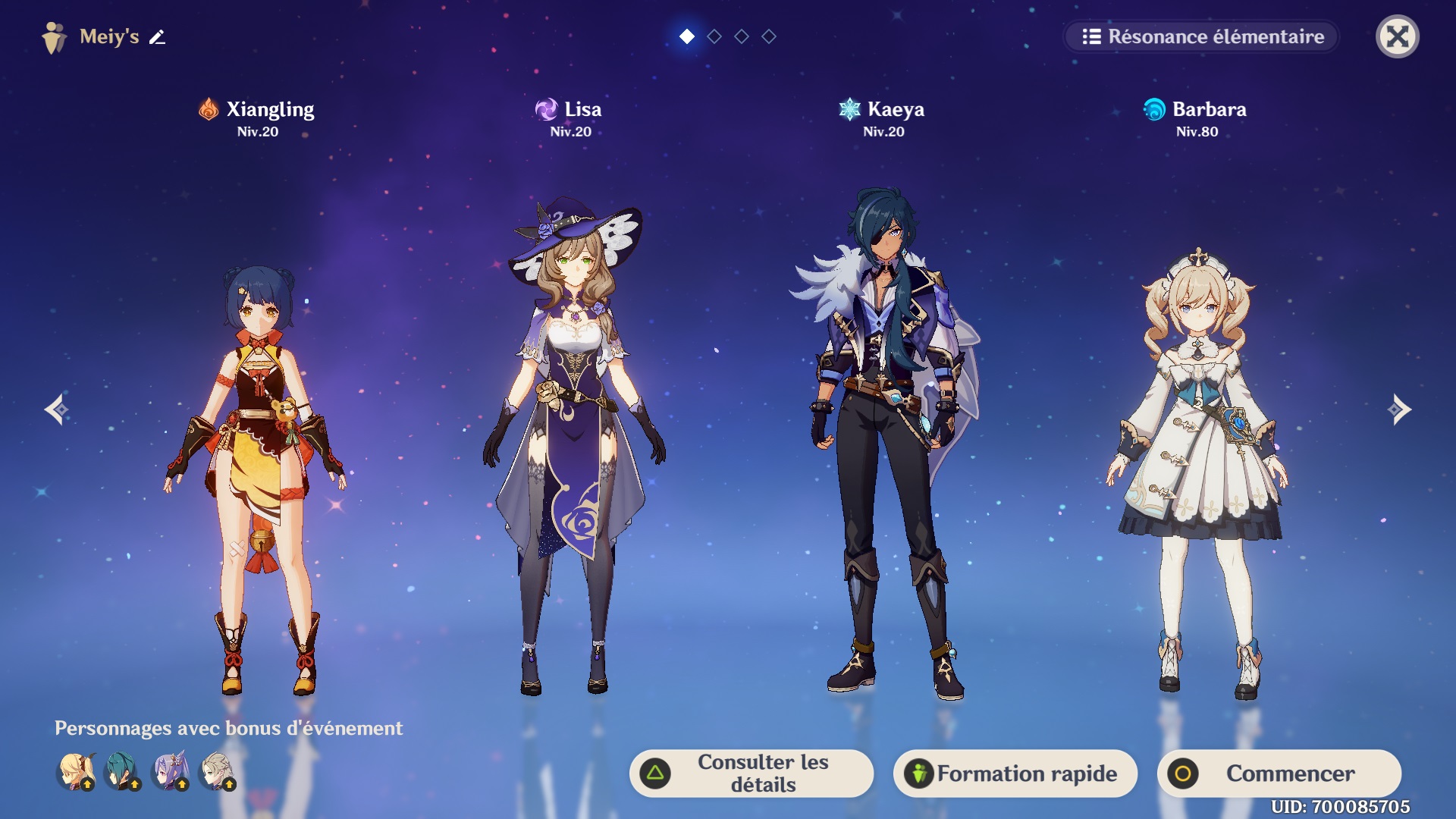Edit the Meiy's team name
Viewport: 1456px width, 819px height.
pyautogui.click(x=157, y=37)
